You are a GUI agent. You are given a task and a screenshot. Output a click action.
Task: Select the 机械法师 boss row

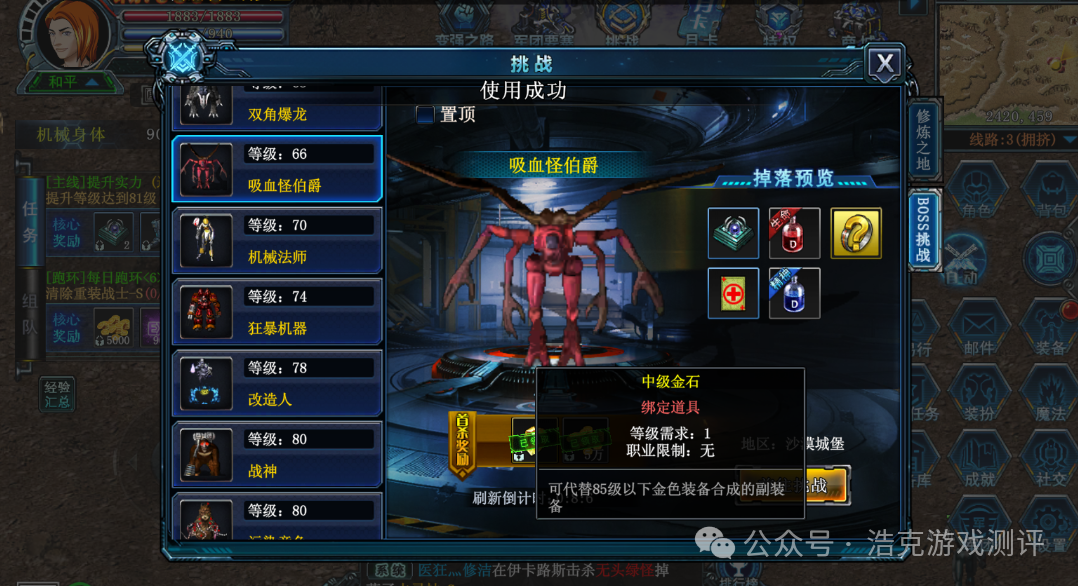click(x=277, y=241)
